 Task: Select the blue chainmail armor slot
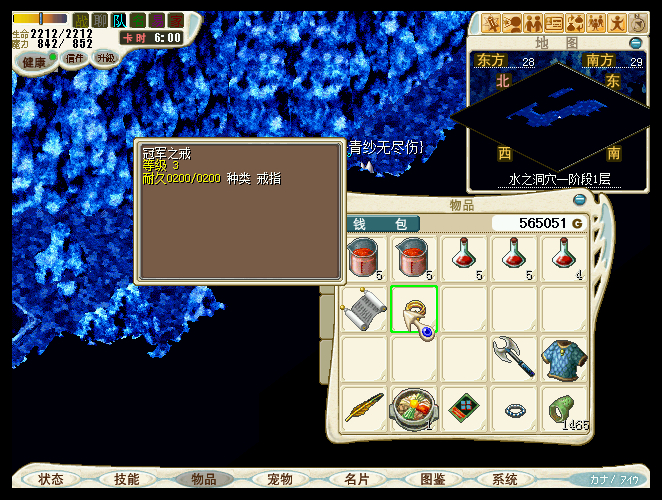(565, 358)
